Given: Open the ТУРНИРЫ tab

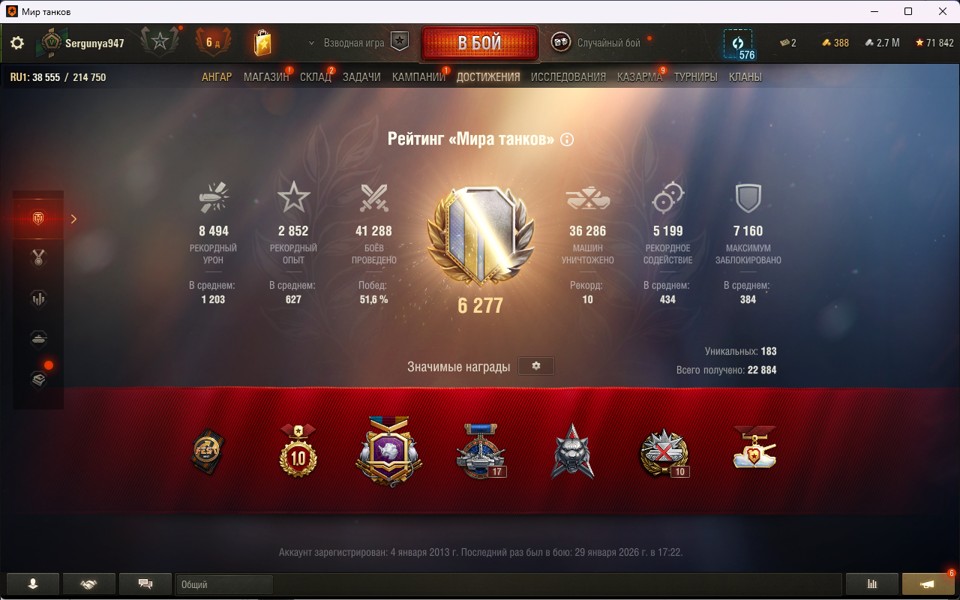Looking at the screenshot, I should click(x=696, y=77).
